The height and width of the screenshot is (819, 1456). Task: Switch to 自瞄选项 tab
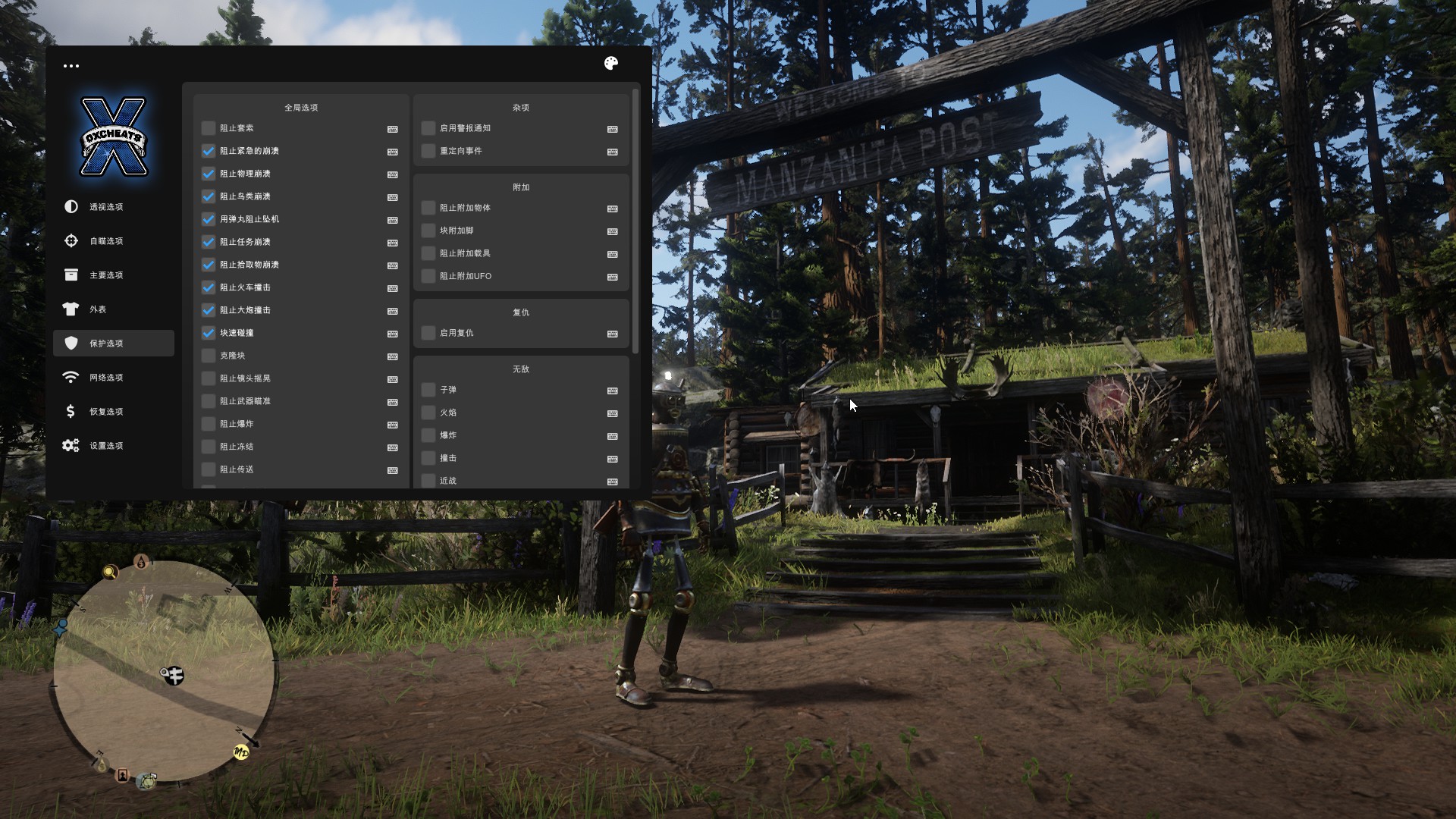(x=106, y=241)
